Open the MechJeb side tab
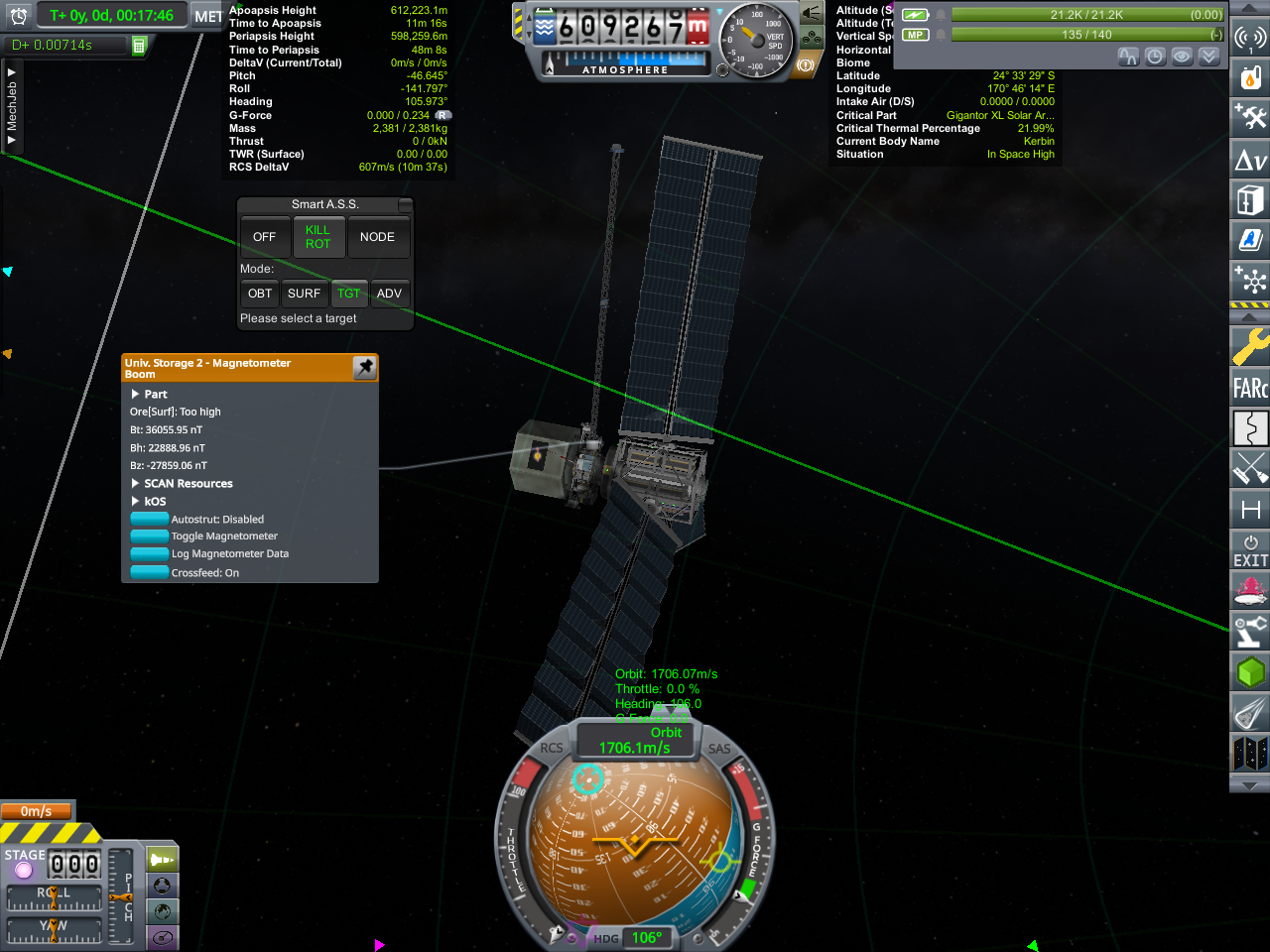 point(12,107)
